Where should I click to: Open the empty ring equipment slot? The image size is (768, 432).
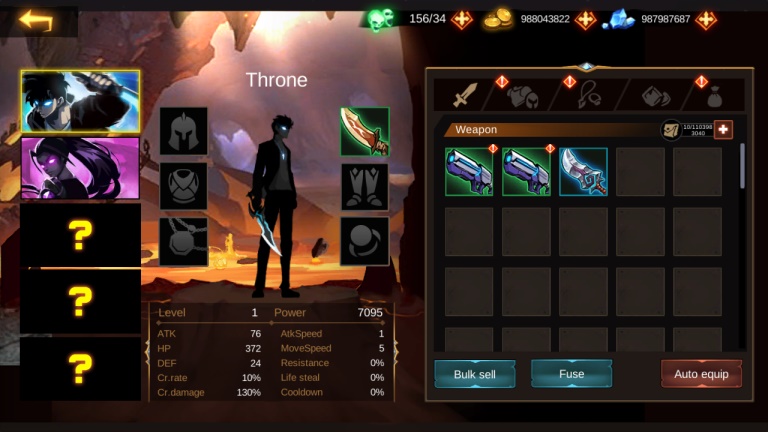pyautogui.click(x=364, y=242)
